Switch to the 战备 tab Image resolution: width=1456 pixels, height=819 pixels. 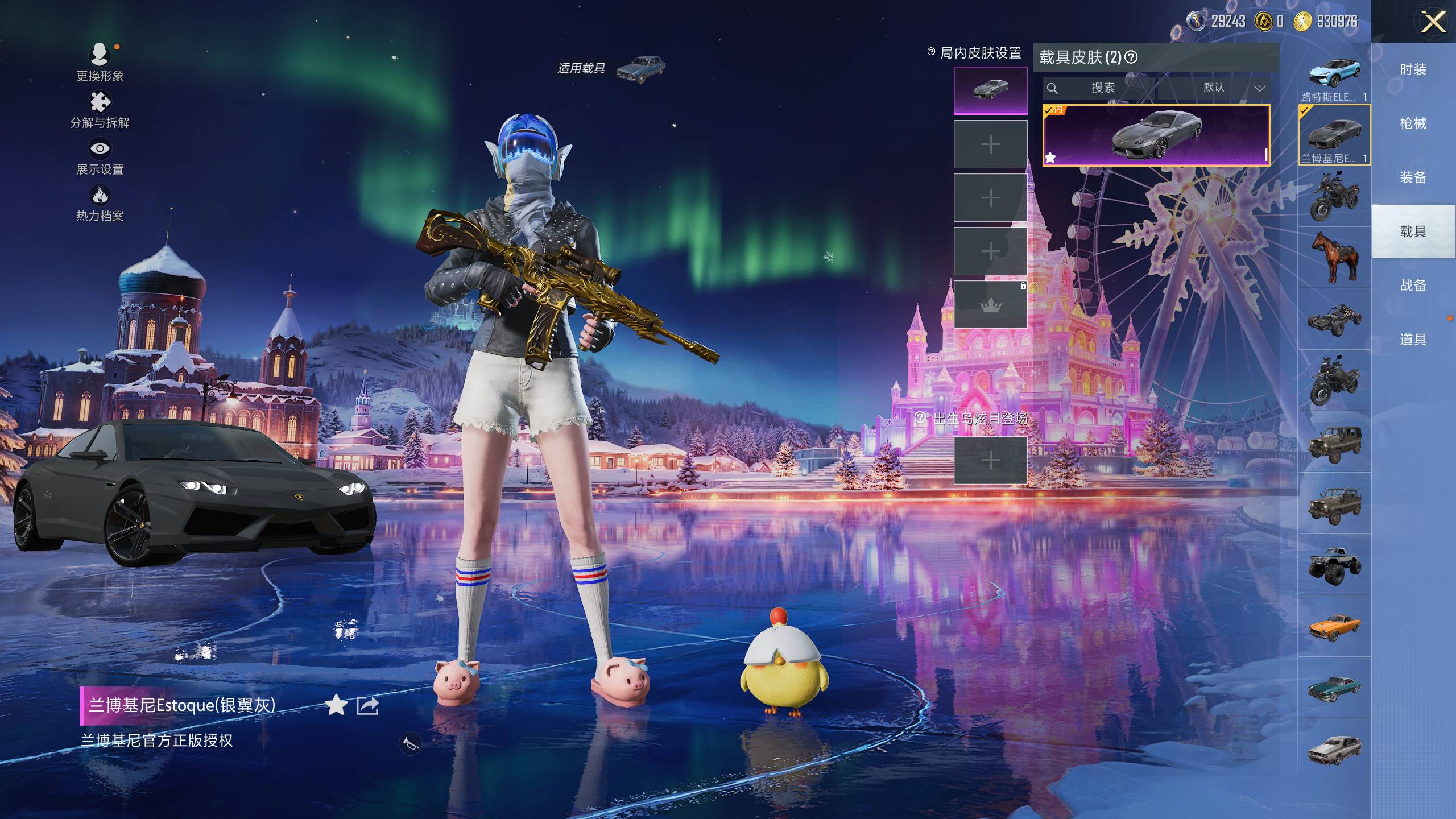tap(1413, 286)
